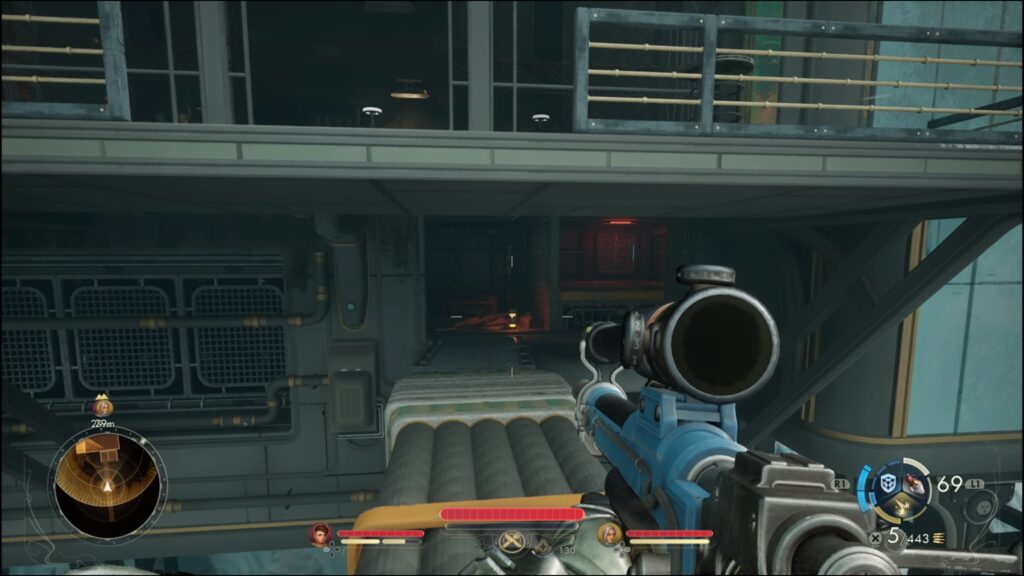Select the red-haired companion portrait

[321, 534]
